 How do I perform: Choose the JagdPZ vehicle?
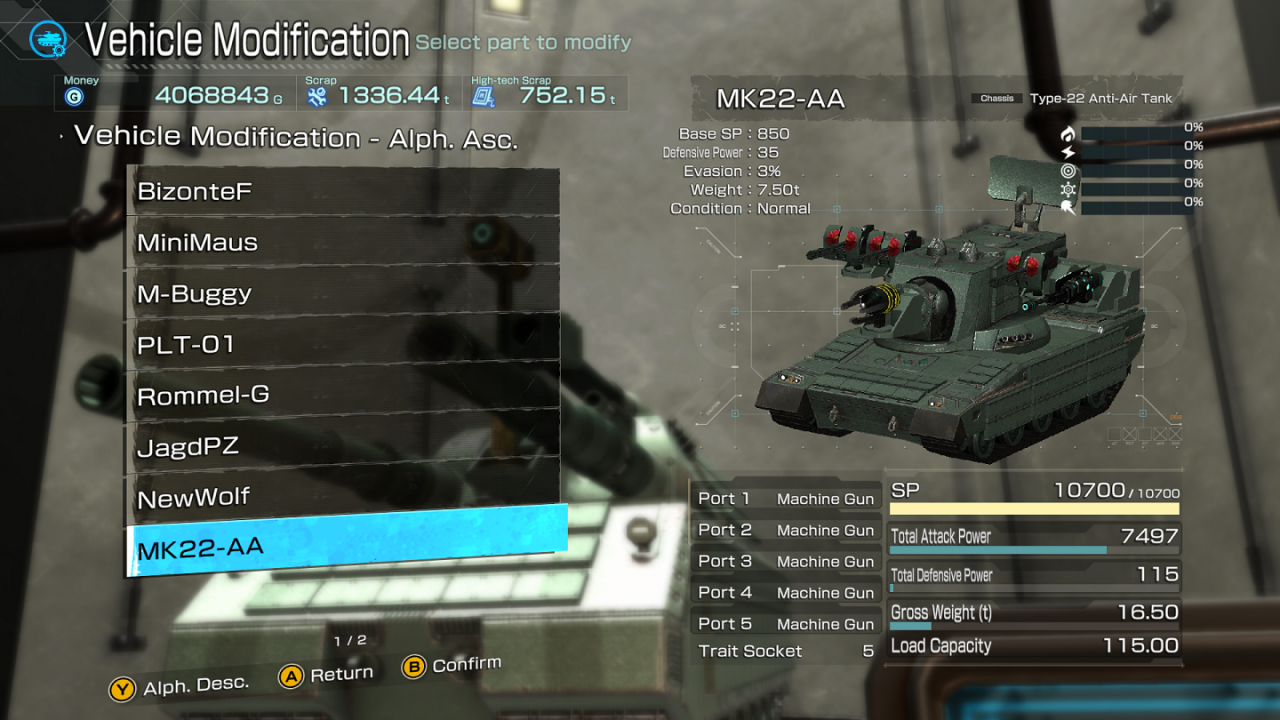[343, 446]
